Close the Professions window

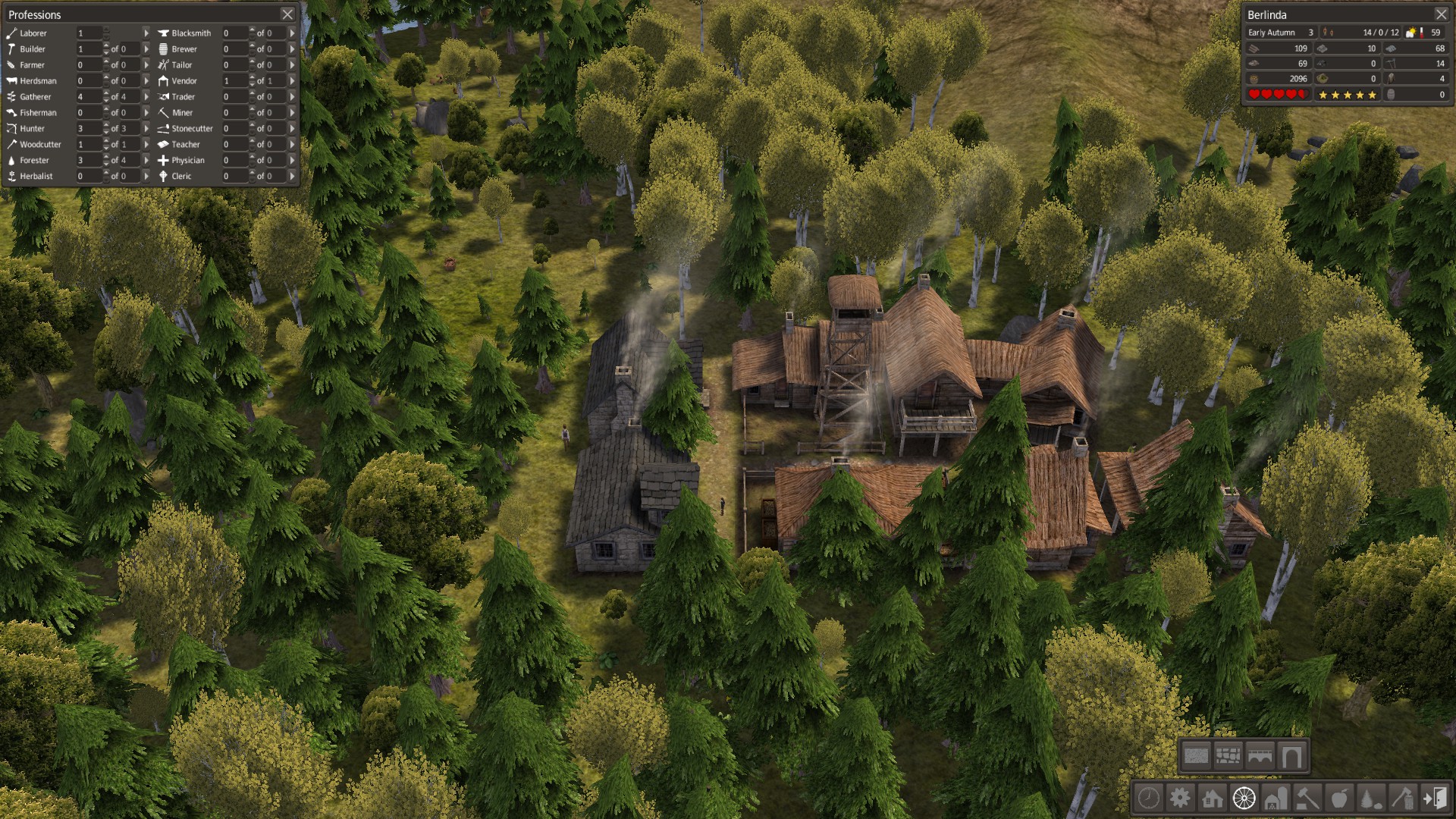[x=287, y=14]
